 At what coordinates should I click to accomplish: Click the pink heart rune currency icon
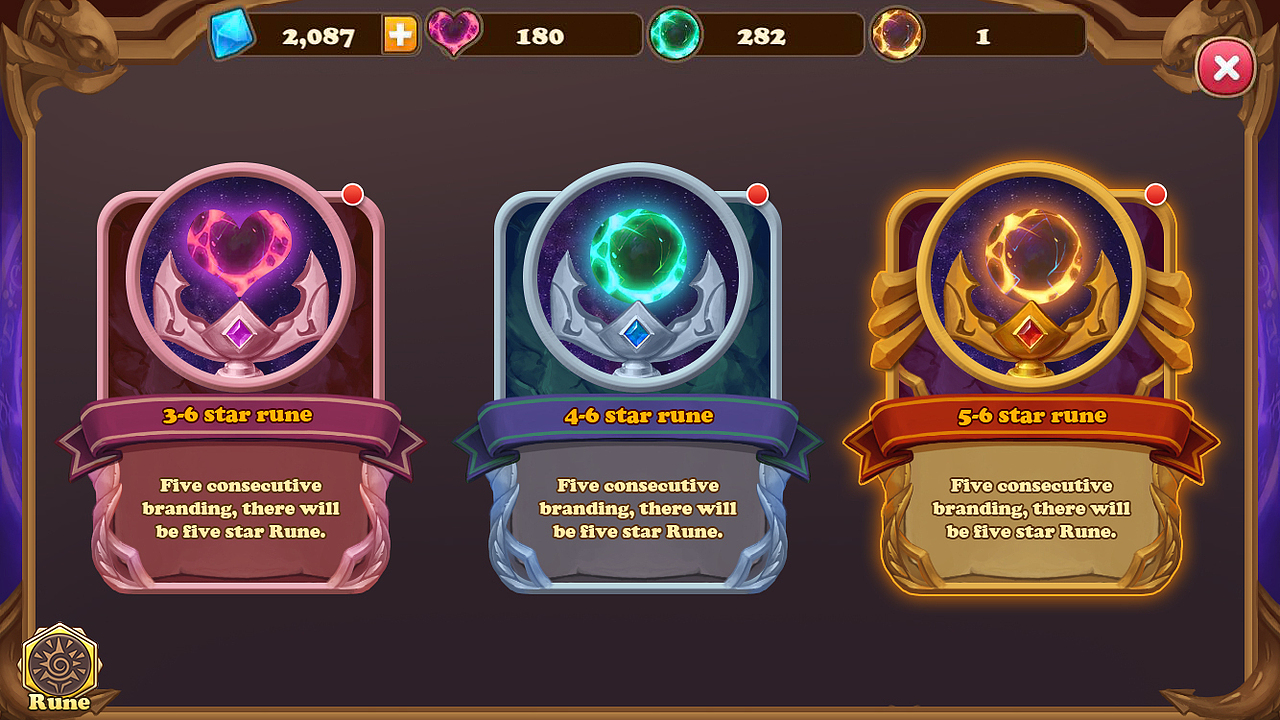click(x=455, y=34)
